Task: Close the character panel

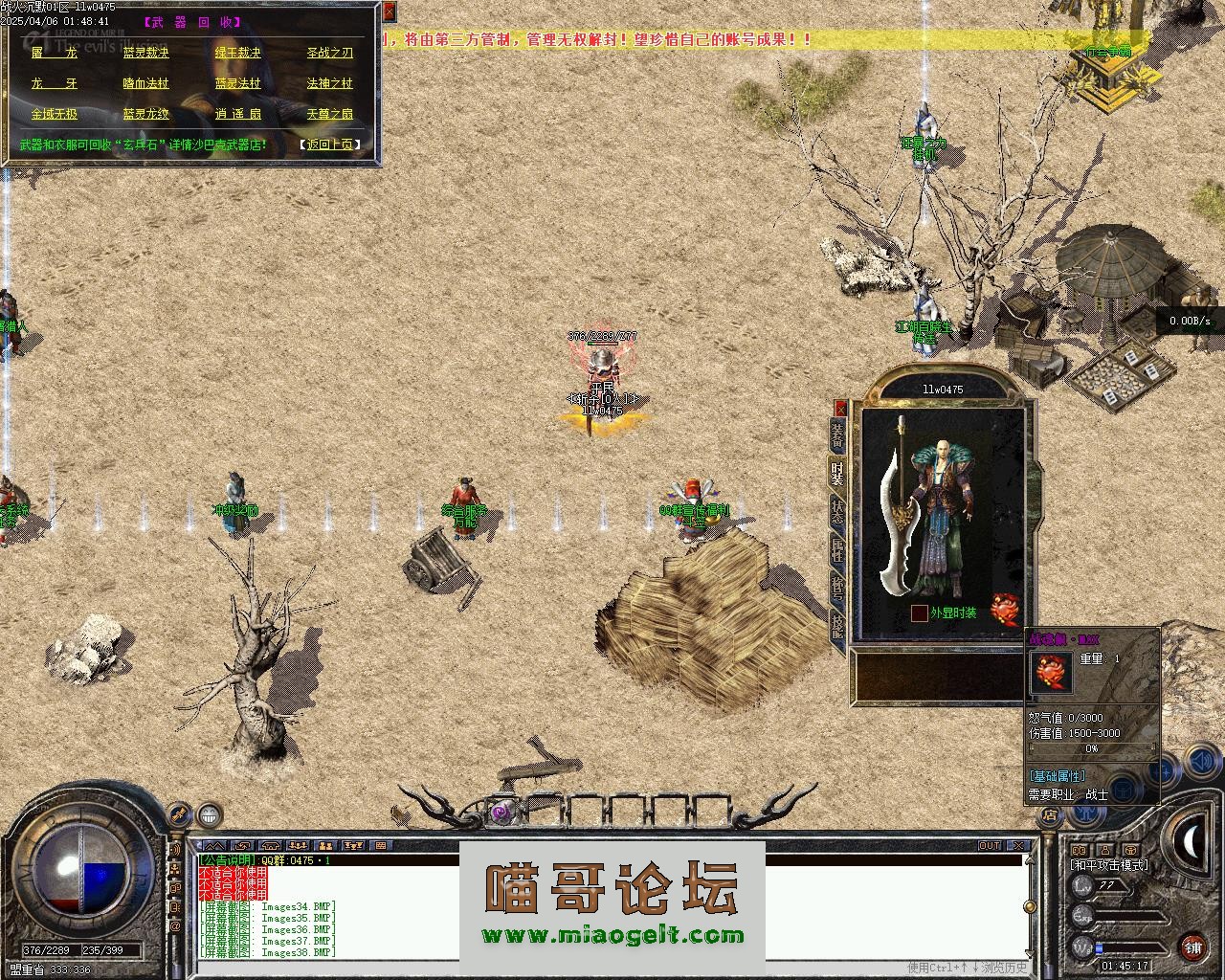Action: click(x=840, y=408)
